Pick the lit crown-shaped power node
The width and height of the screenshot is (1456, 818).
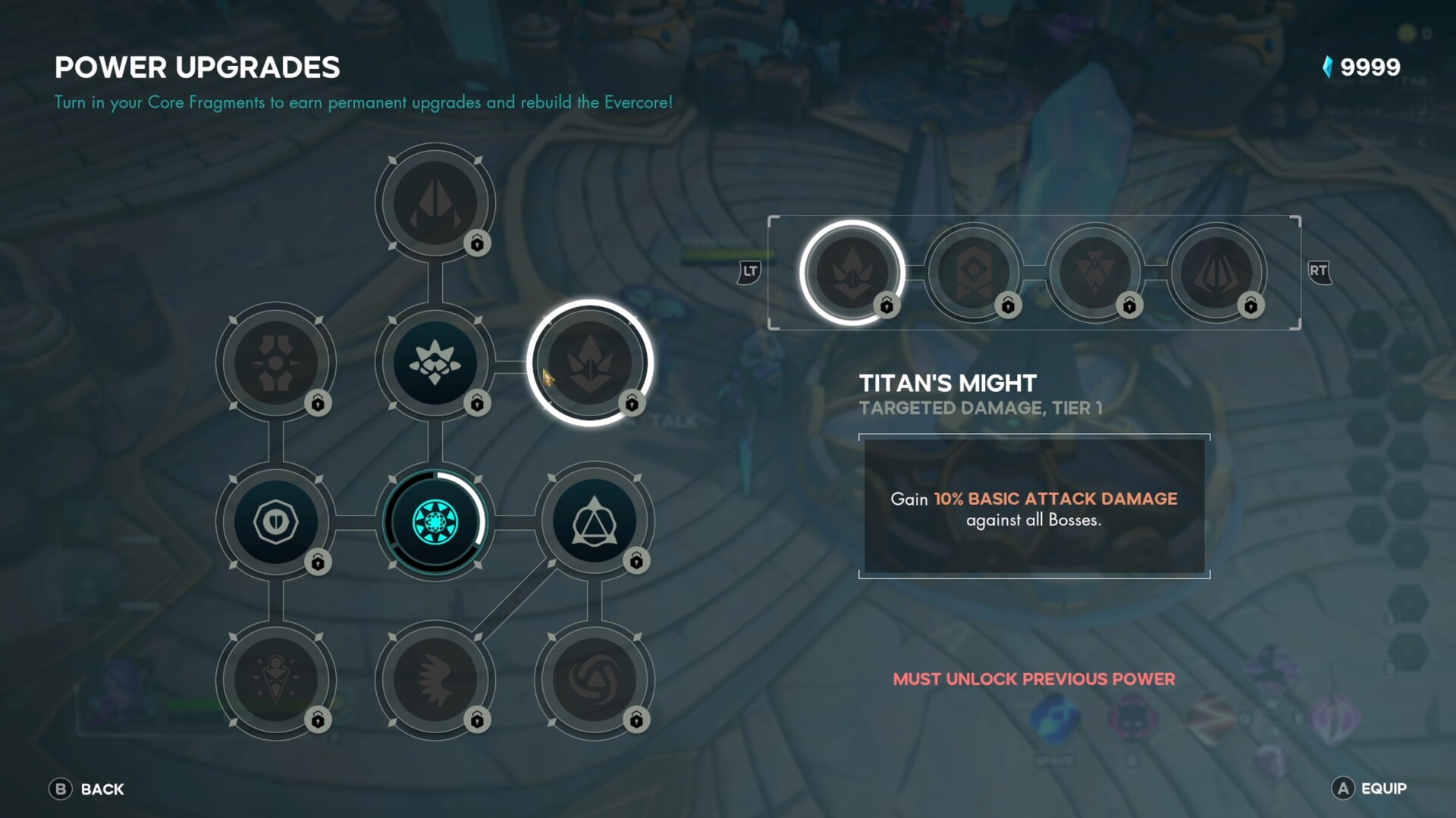[x=435, y=362]
